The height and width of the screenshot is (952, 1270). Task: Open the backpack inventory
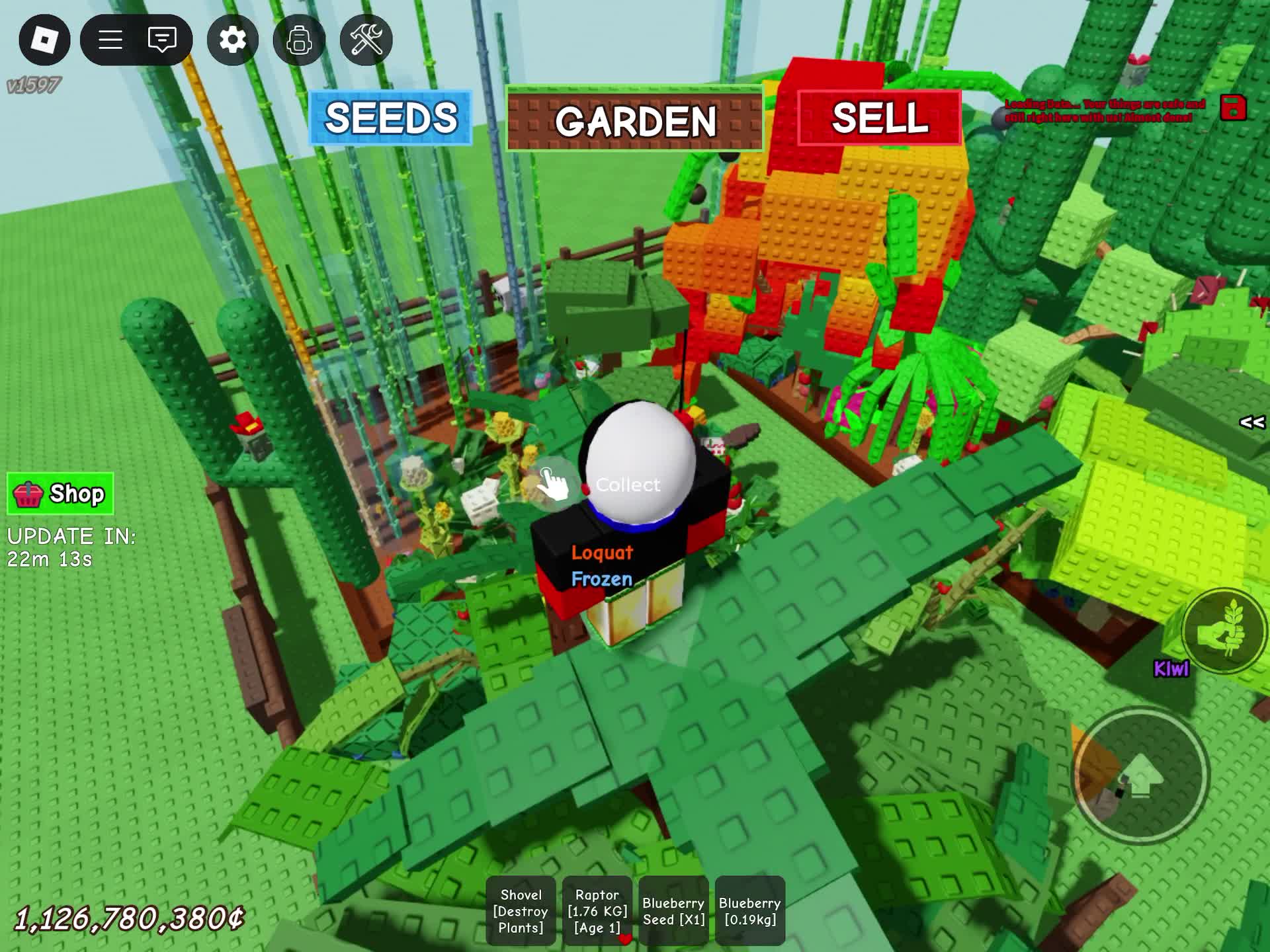(299, 40)
